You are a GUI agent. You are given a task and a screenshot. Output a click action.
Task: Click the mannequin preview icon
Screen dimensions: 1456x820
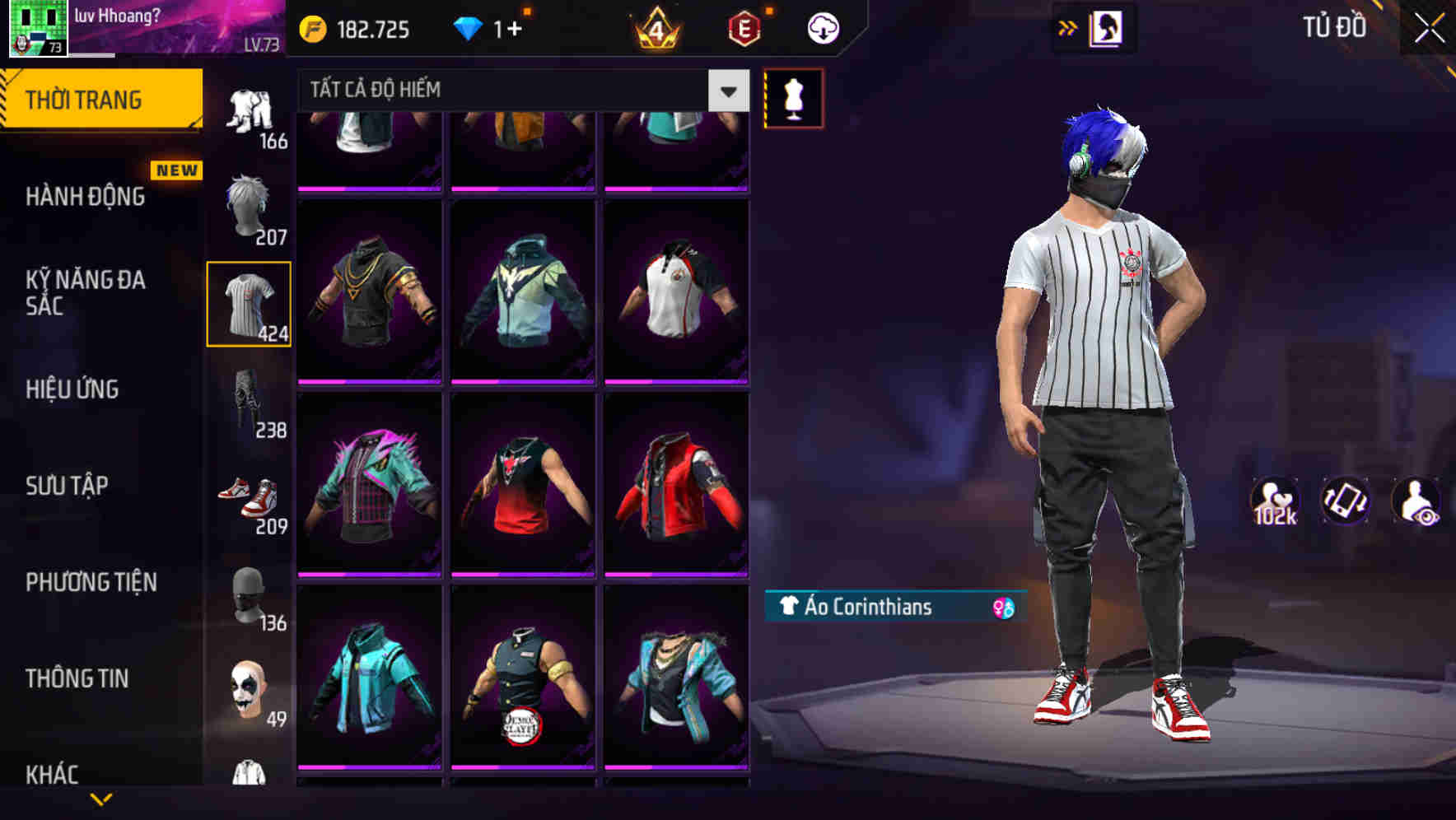click(793, 98)
